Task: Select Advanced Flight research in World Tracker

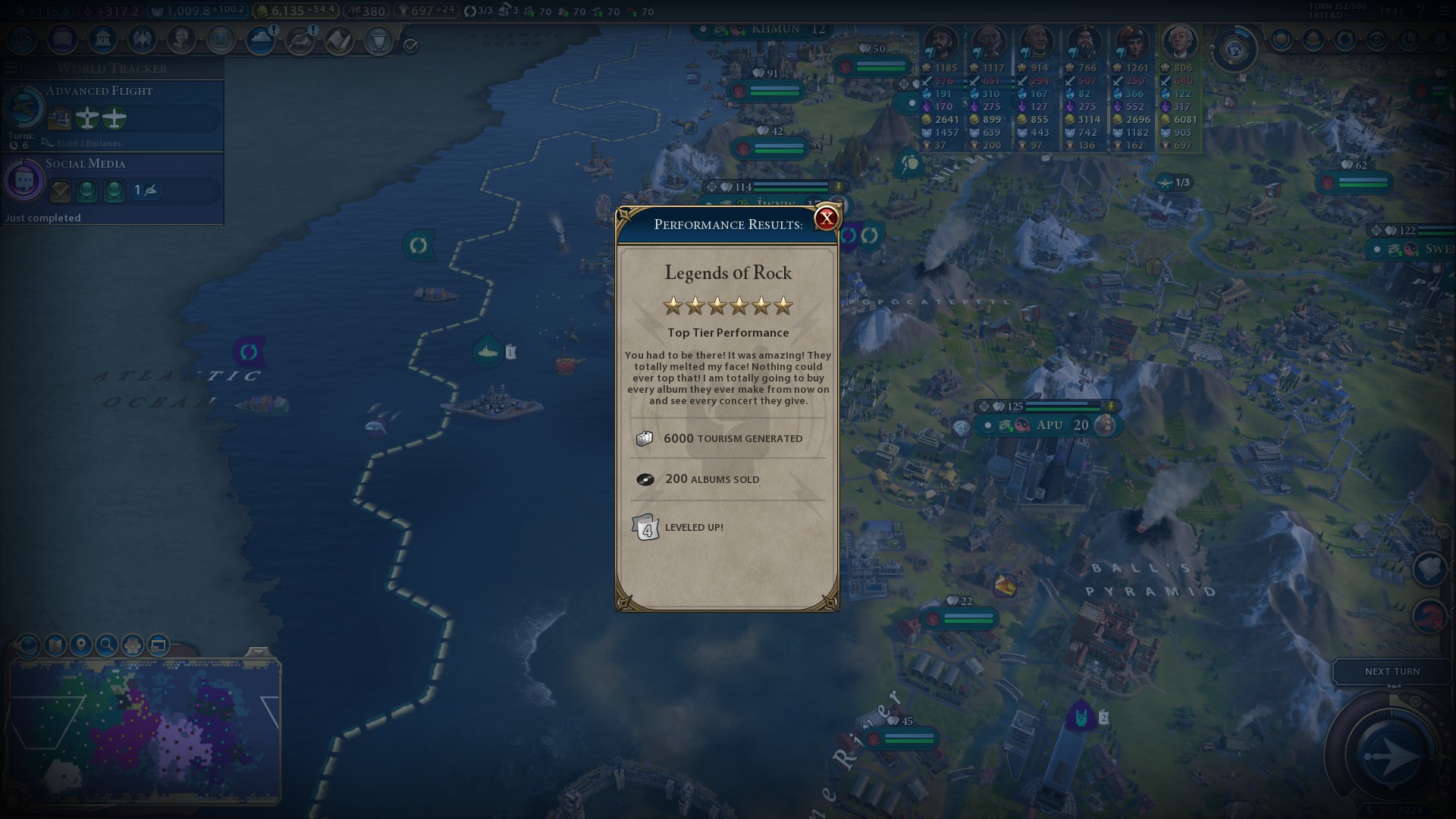Action: pos(112,114)
